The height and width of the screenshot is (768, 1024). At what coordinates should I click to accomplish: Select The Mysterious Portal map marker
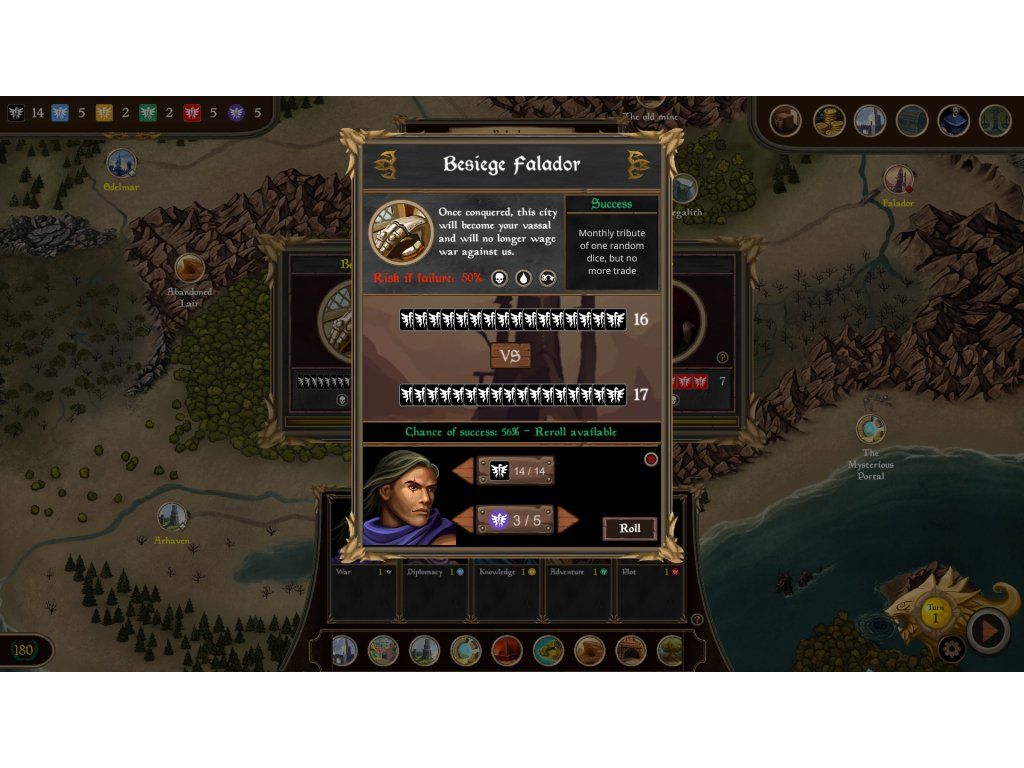pos(871,430)
